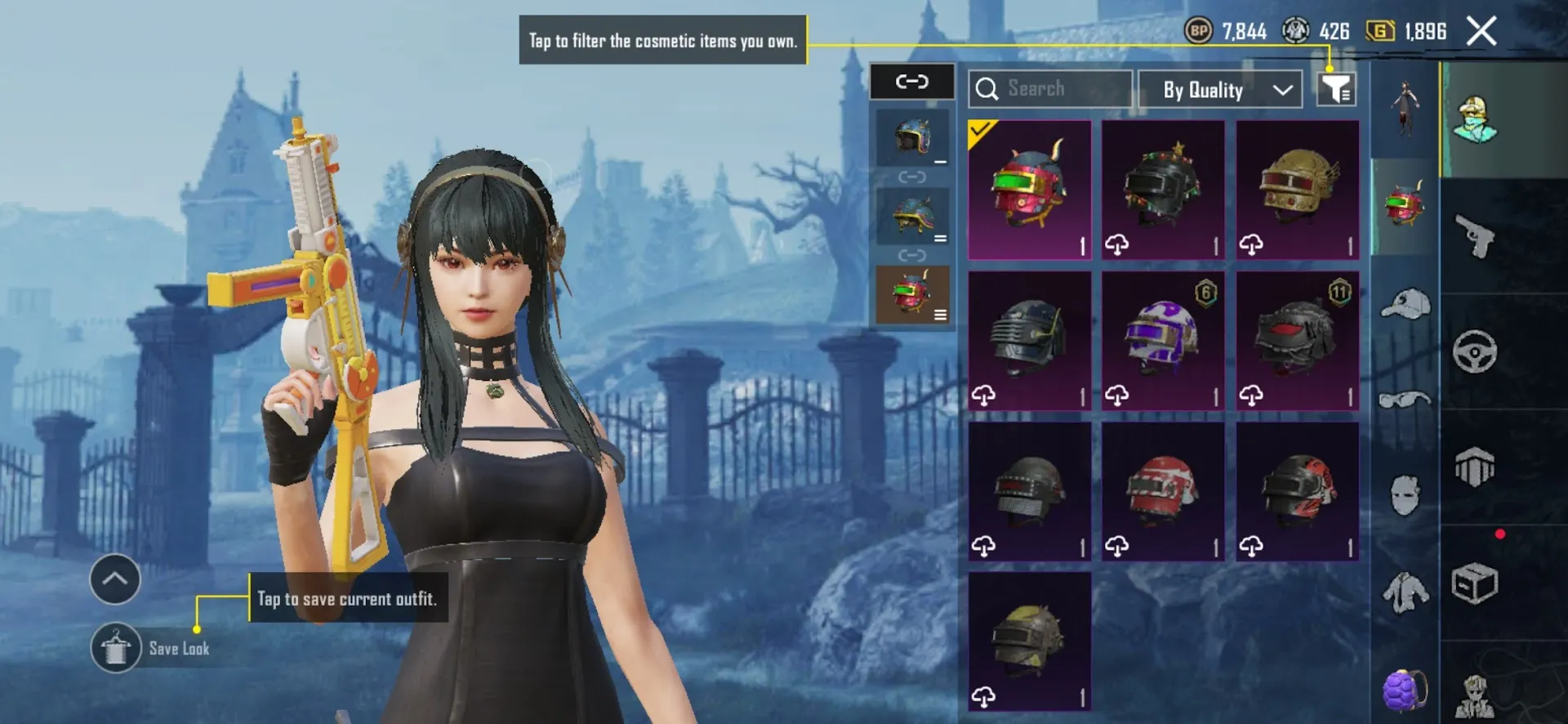Switch to the jacket clothing category

click(x=1405, y=592)
